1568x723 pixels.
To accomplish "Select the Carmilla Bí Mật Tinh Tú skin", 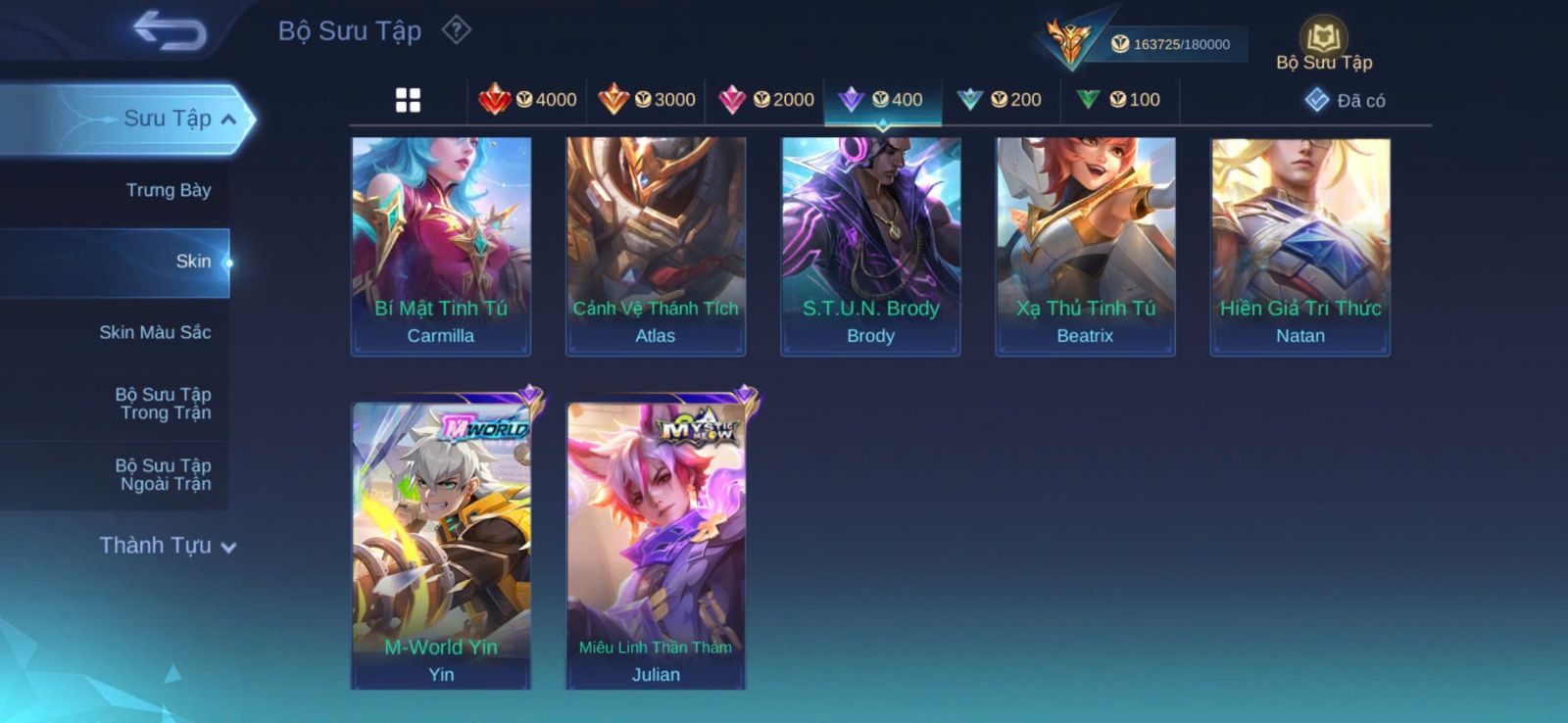I will [x=441, y=246].
